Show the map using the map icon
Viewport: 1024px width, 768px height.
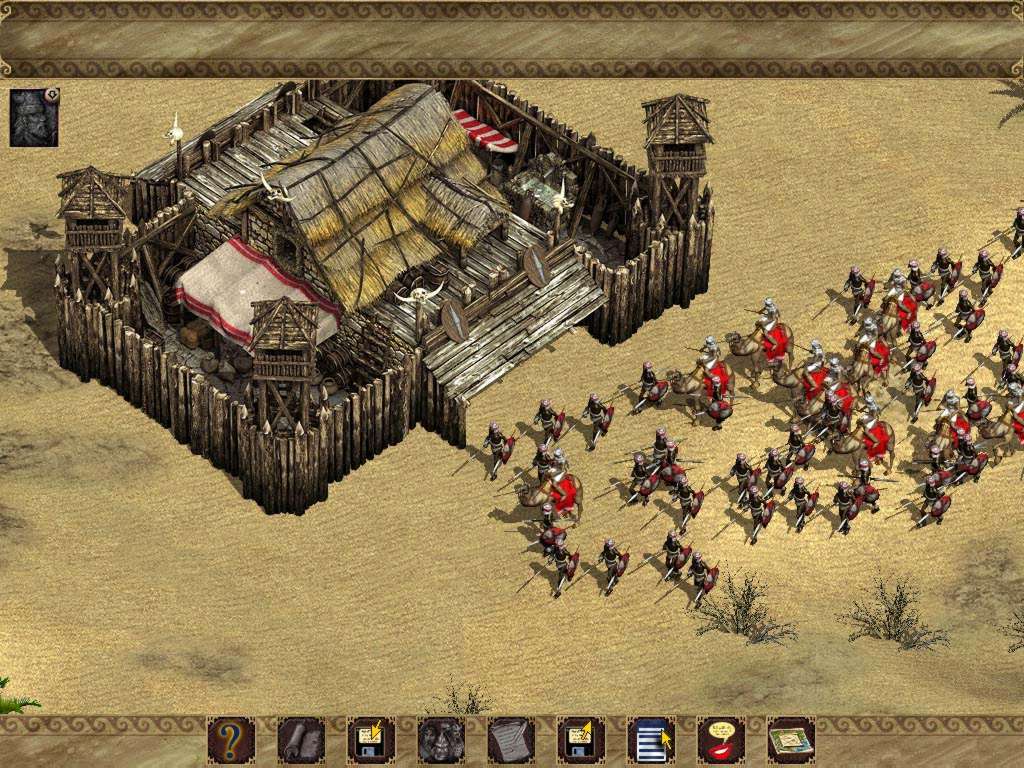click(x=791, y=740)
